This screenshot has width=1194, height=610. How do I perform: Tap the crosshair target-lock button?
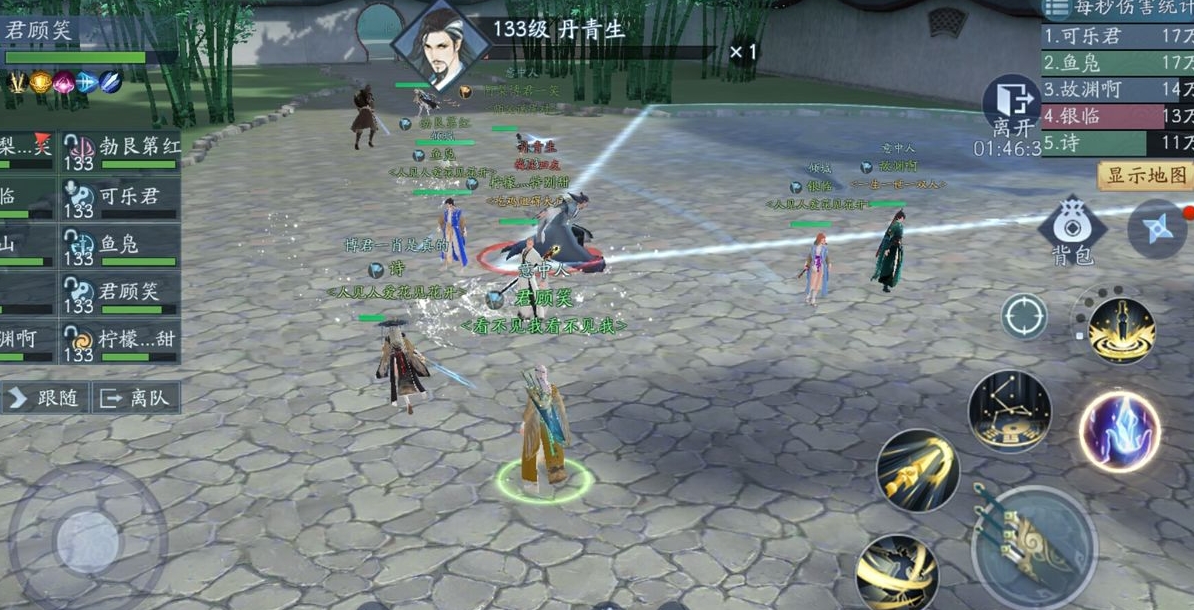[x=1024, y=318]
